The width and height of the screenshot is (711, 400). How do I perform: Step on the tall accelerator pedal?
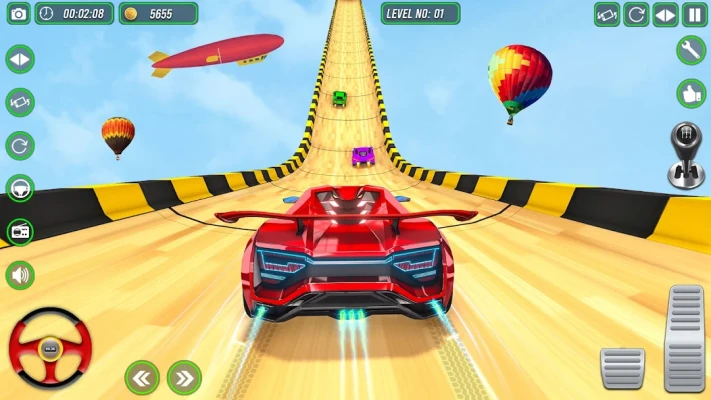point(685,336)
